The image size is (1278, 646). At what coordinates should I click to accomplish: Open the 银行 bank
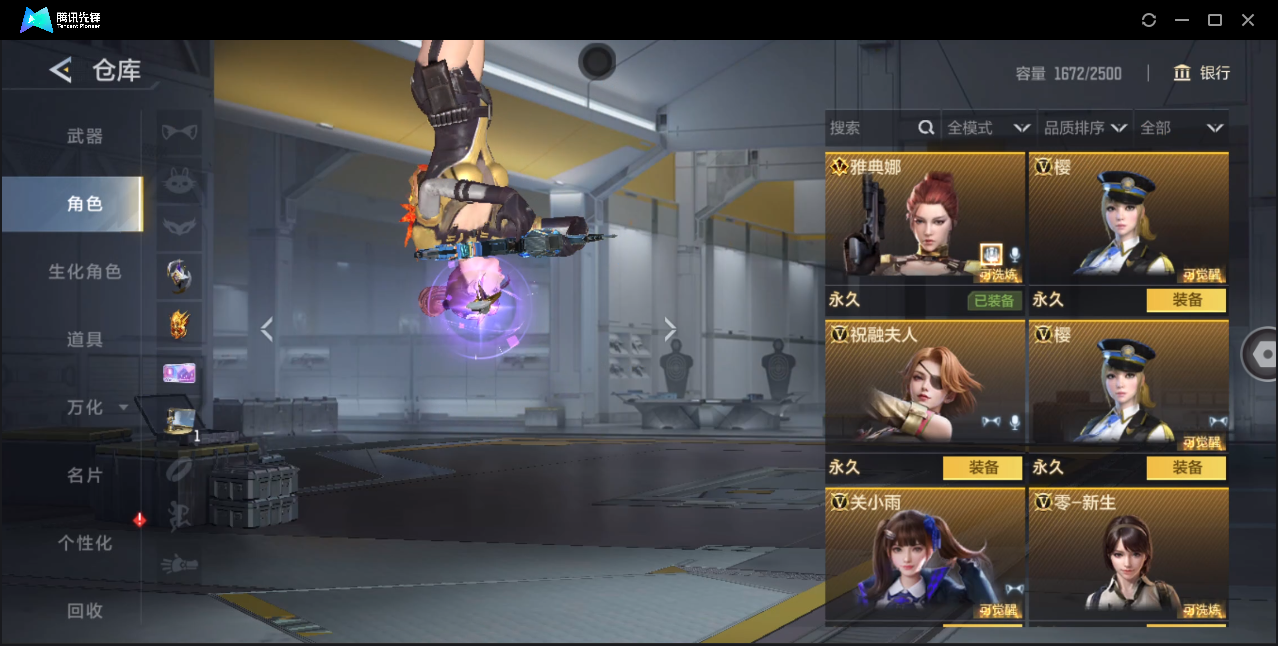point(1202,73)
